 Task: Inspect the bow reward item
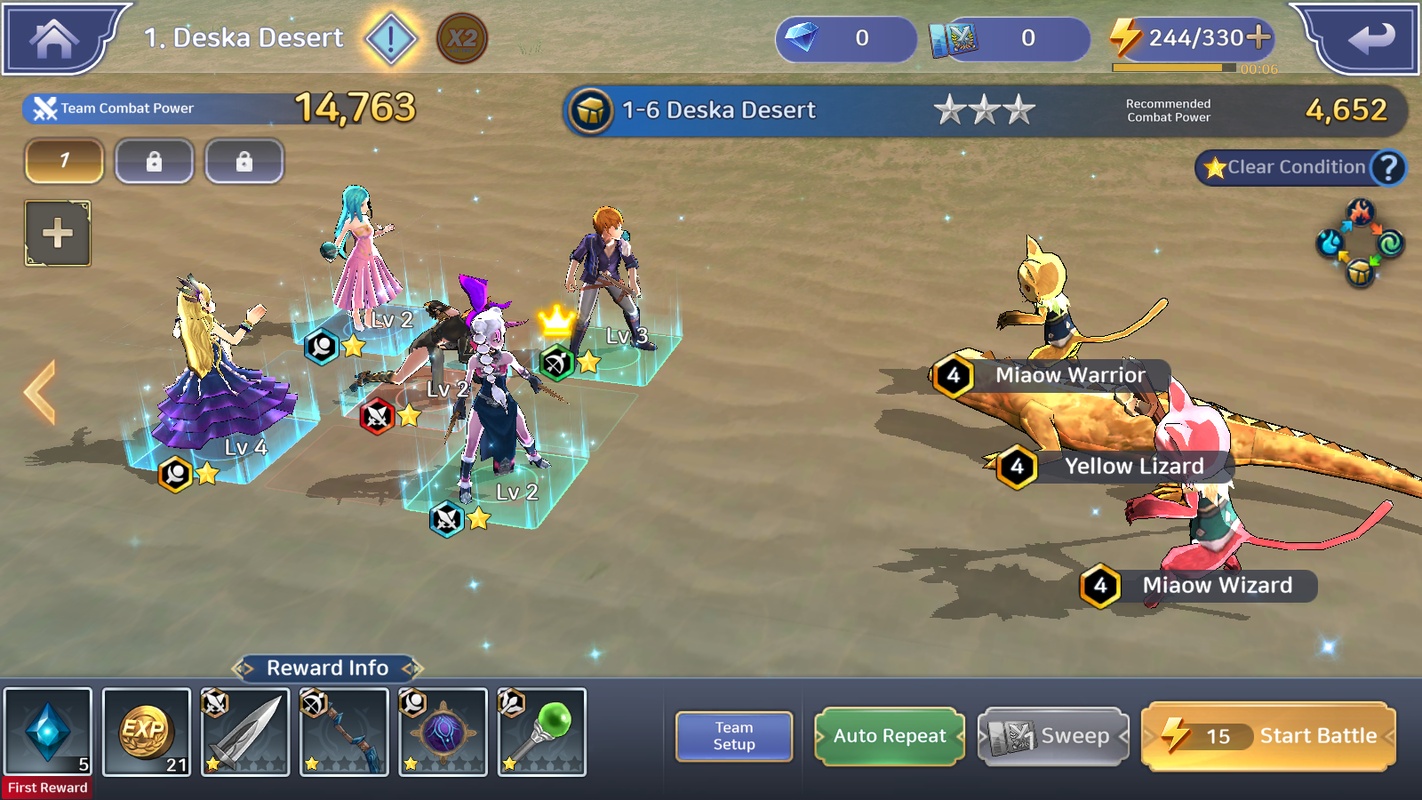[x=344, y=732]
